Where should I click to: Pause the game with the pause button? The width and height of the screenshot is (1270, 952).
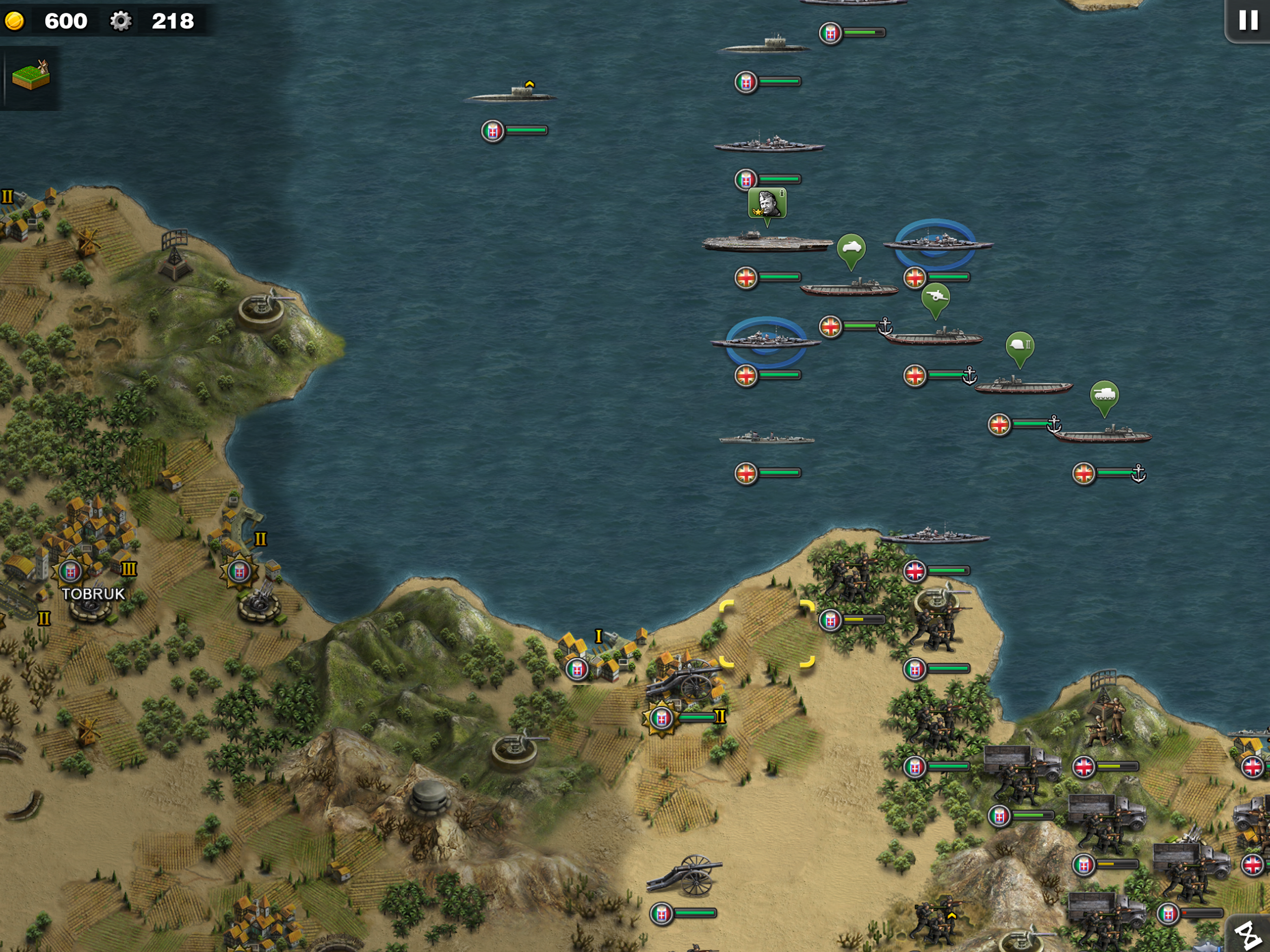(1248, 20)
